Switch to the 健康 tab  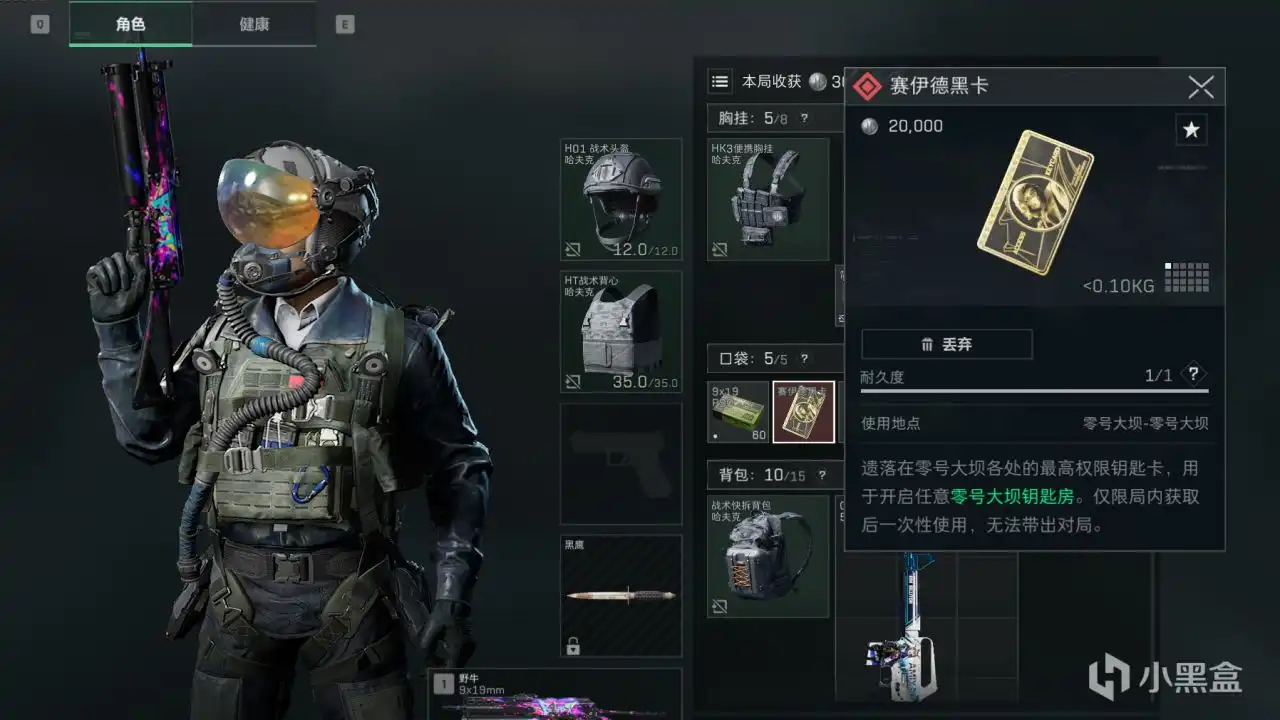pos(254,23)
